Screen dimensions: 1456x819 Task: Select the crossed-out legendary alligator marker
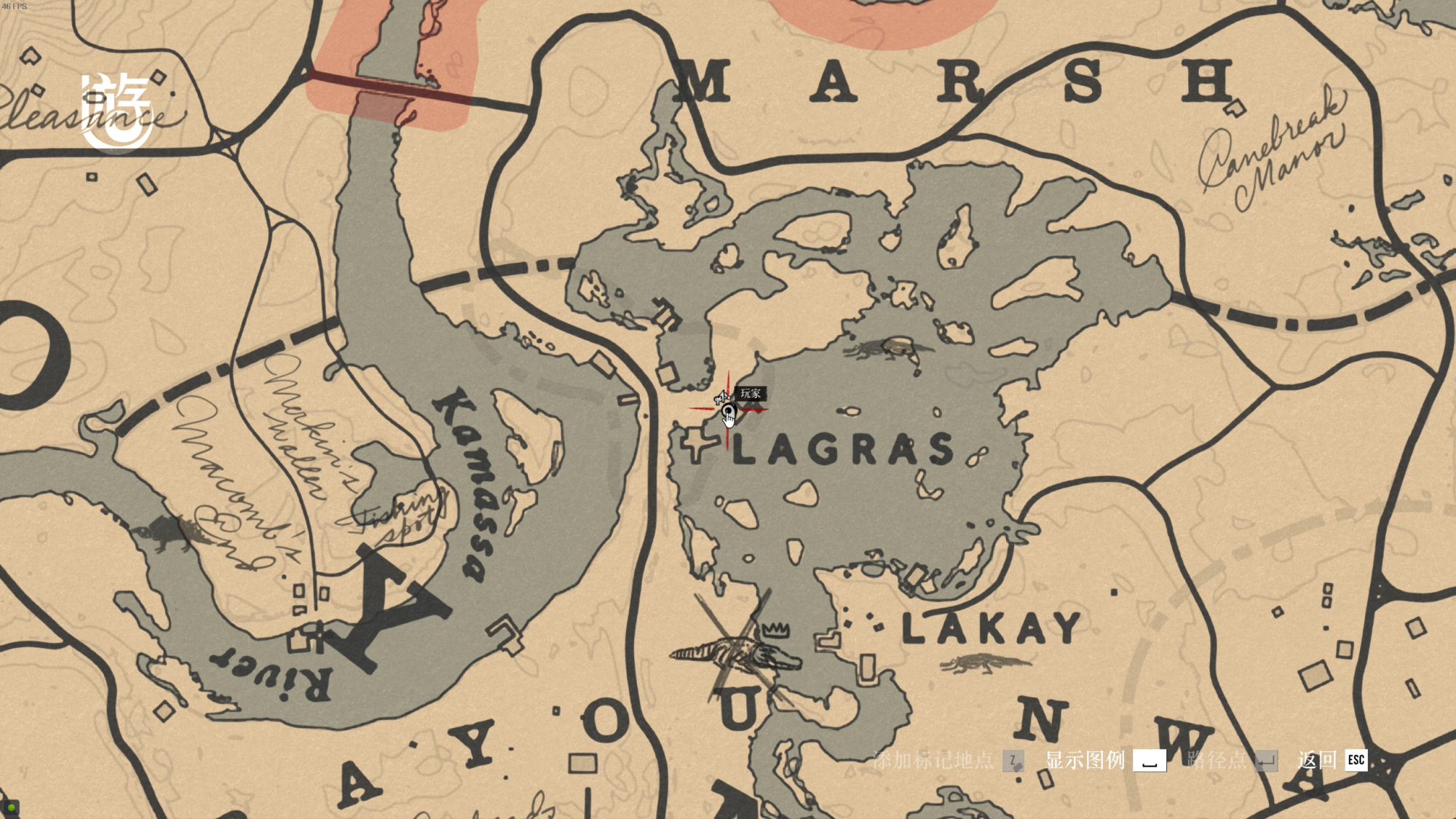click(737, 652)
